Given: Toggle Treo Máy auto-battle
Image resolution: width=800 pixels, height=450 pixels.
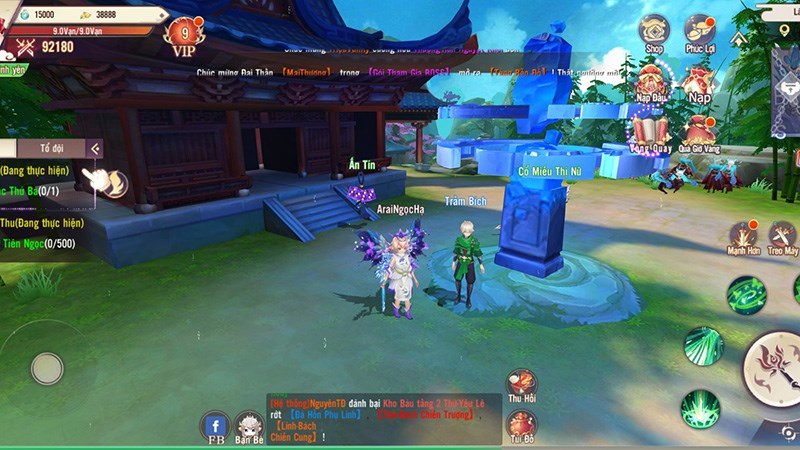Looking at the screenshot, I should point(783,237).
